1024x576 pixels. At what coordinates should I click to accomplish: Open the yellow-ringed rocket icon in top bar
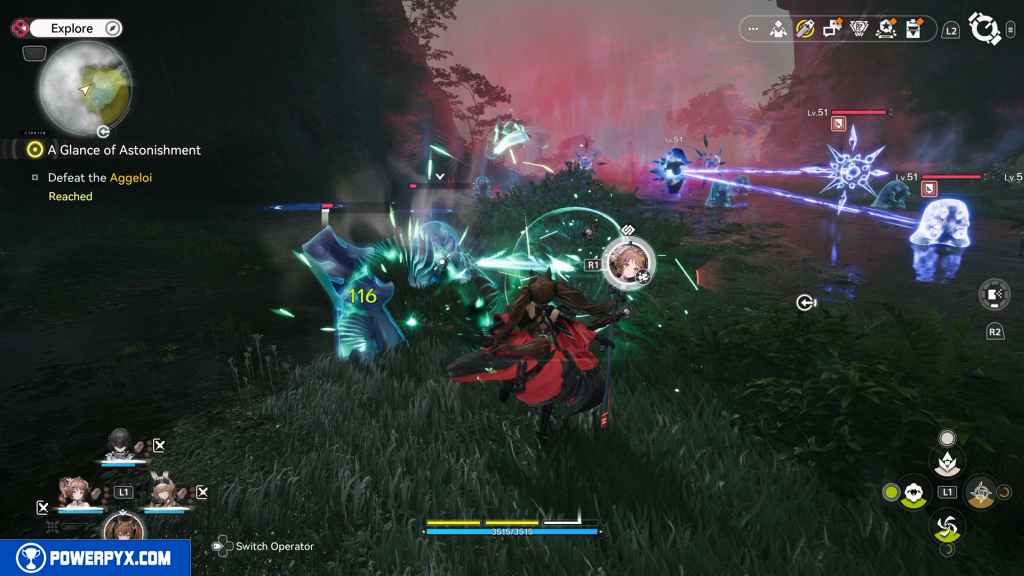pyautogui.click(x=805, y=29)
